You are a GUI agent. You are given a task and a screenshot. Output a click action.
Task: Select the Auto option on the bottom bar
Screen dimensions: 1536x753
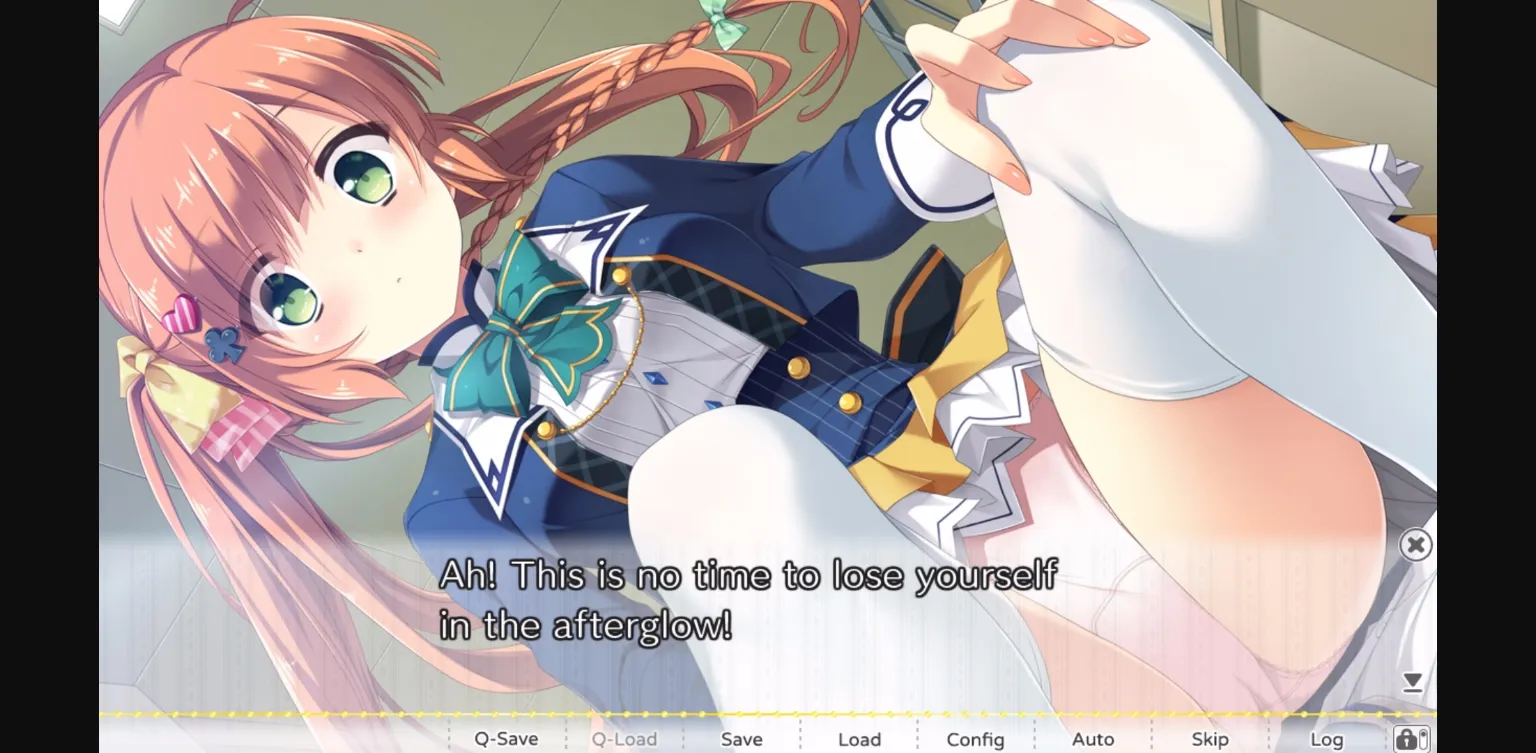(1092, 738)
